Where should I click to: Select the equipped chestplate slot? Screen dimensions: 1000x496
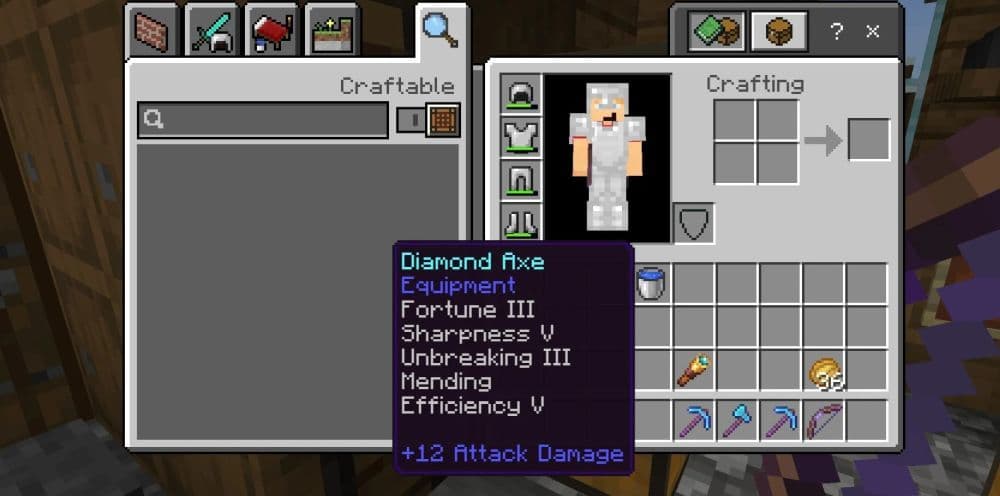(521, 137)
